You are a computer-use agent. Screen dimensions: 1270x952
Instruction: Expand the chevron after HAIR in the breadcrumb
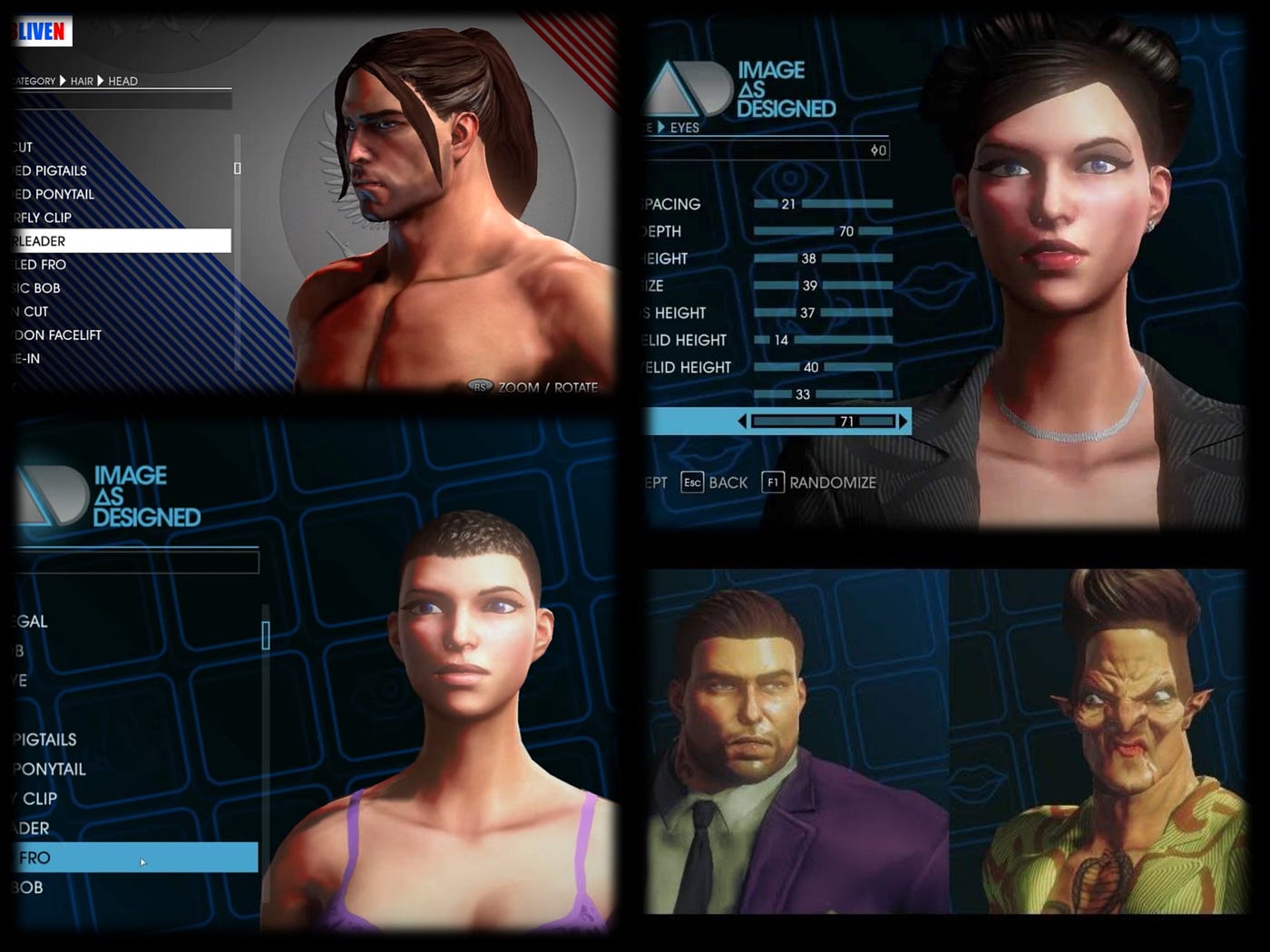(100, 81)
